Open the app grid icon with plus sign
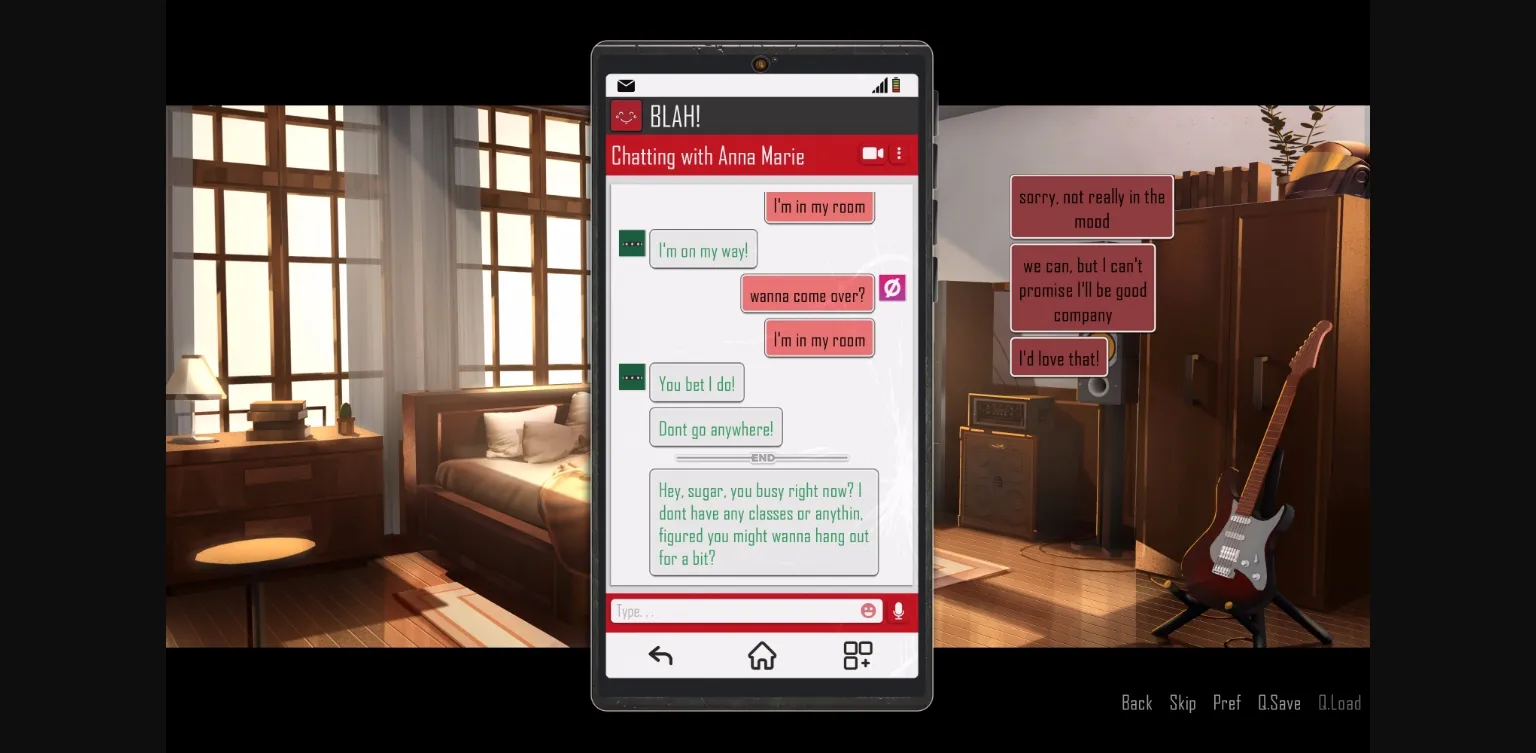Viewport: 1536px width, 753px height. (857, 655)
